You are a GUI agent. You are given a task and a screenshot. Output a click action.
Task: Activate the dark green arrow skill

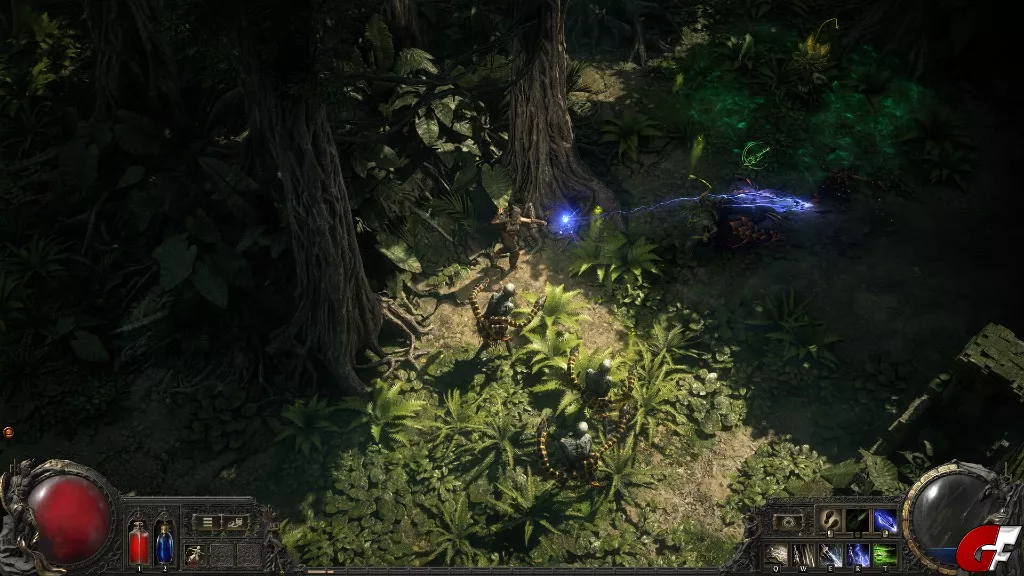point(857,520)
